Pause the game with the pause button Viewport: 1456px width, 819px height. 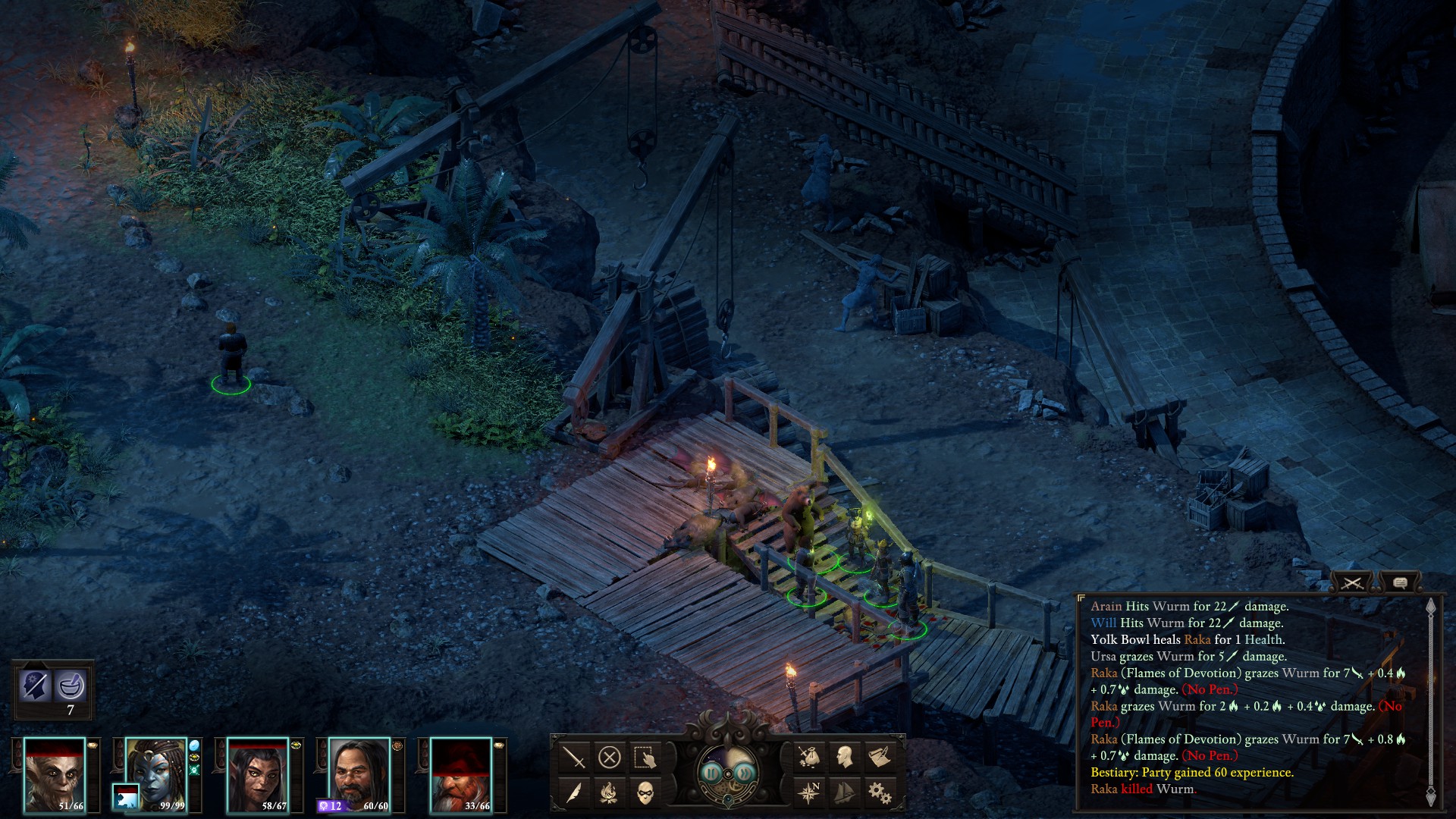pyautogui.click(x=711, y=773)
